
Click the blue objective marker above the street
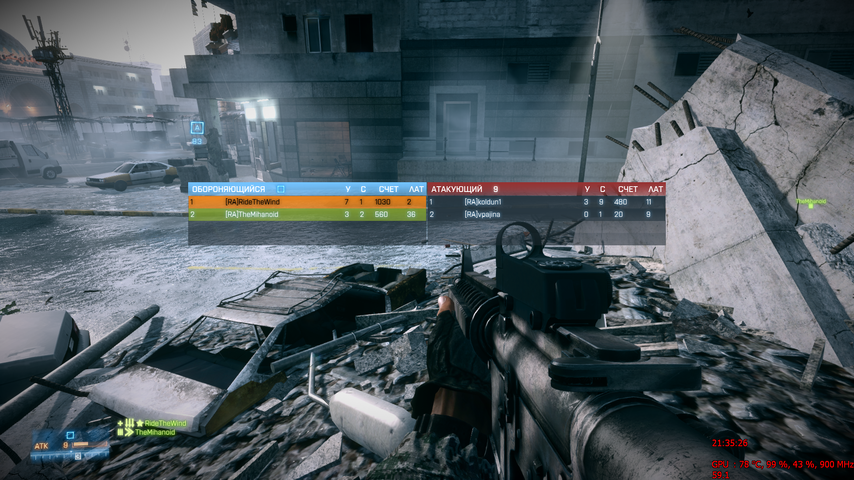[x=197, y=128]
